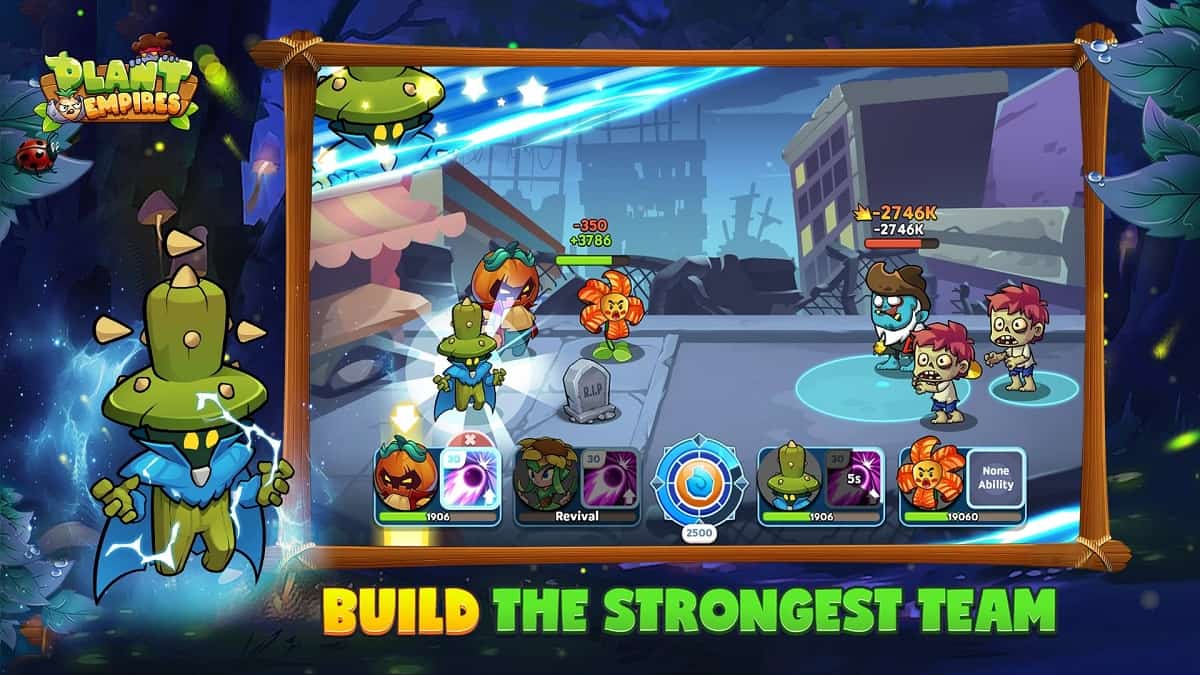Use the Revival hero's purple orb ability
Viewport: 1200px width, 675px height.
click(609, 478)
